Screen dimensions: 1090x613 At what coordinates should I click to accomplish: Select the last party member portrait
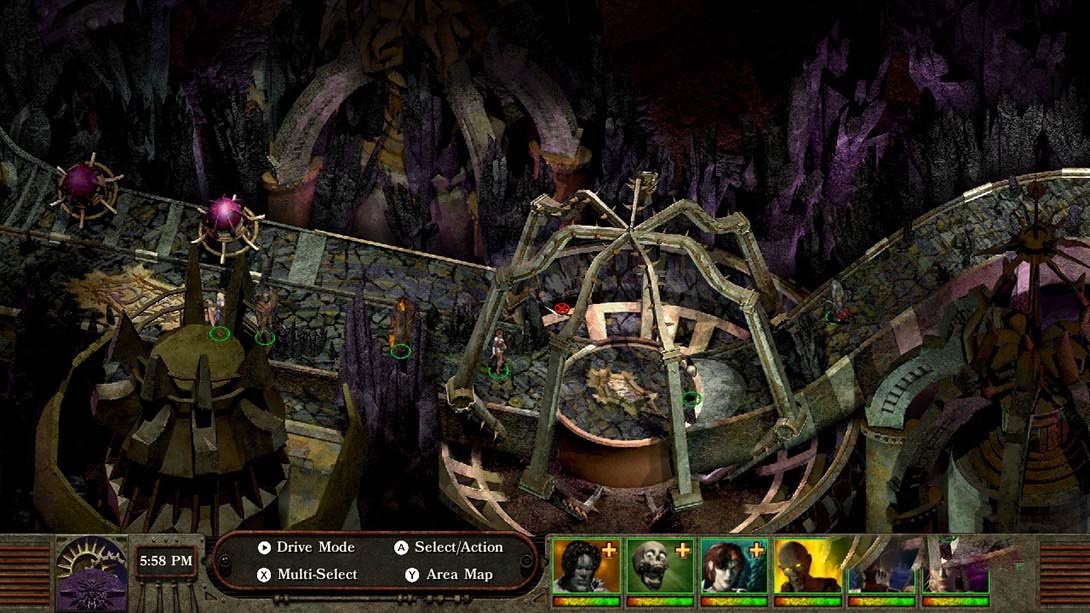[955, 567]
